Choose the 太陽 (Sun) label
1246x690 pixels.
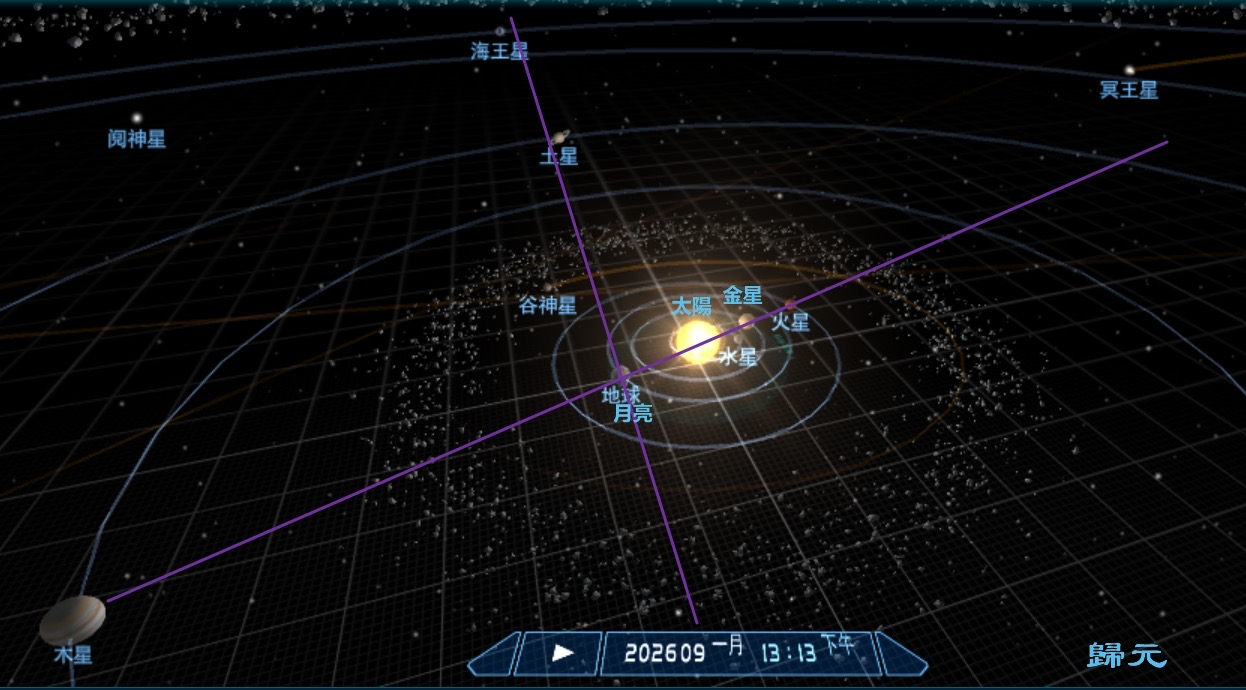tap(691, 306)
